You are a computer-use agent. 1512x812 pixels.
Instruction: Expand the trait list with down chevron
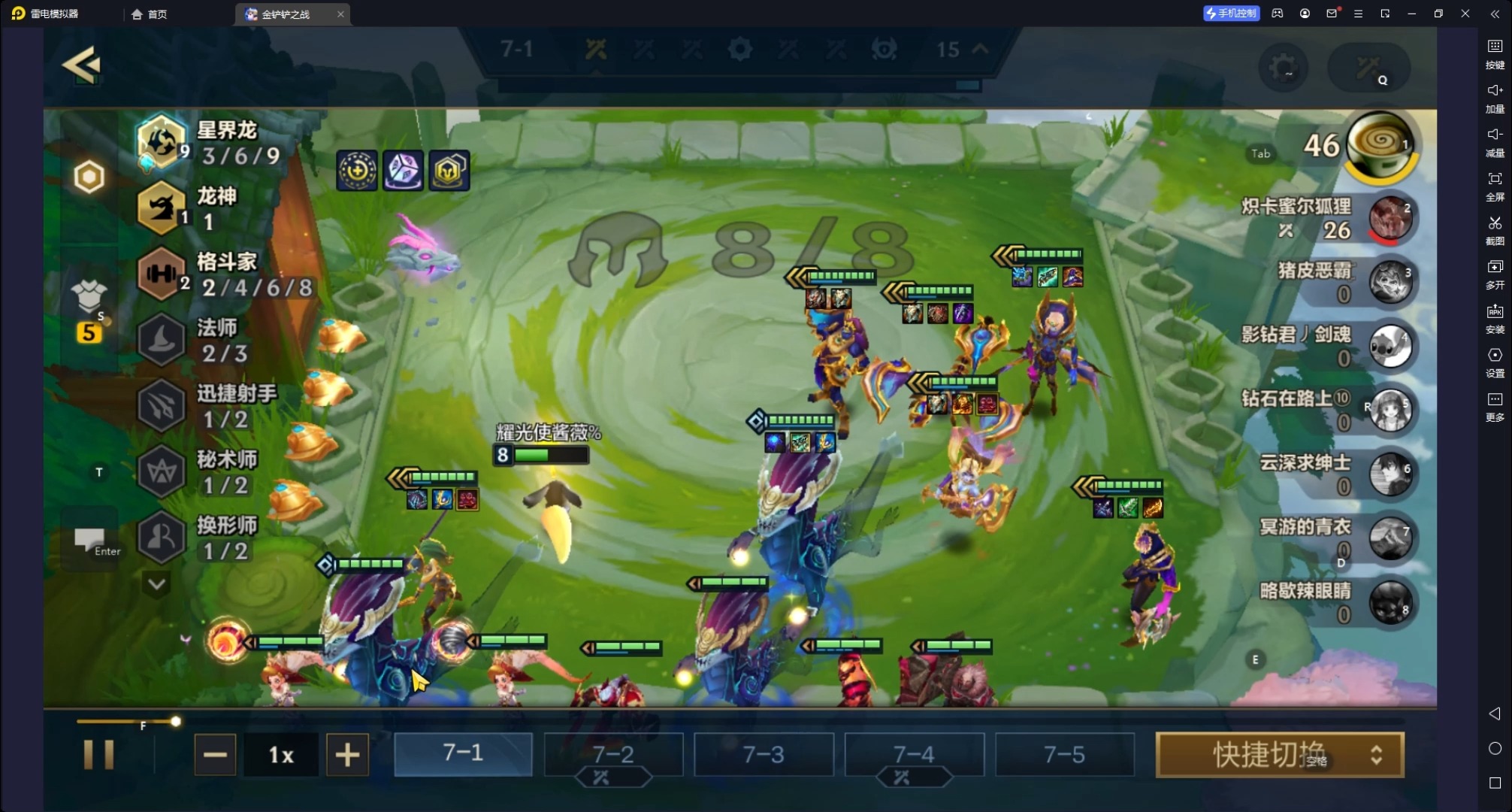coord(157,584)
